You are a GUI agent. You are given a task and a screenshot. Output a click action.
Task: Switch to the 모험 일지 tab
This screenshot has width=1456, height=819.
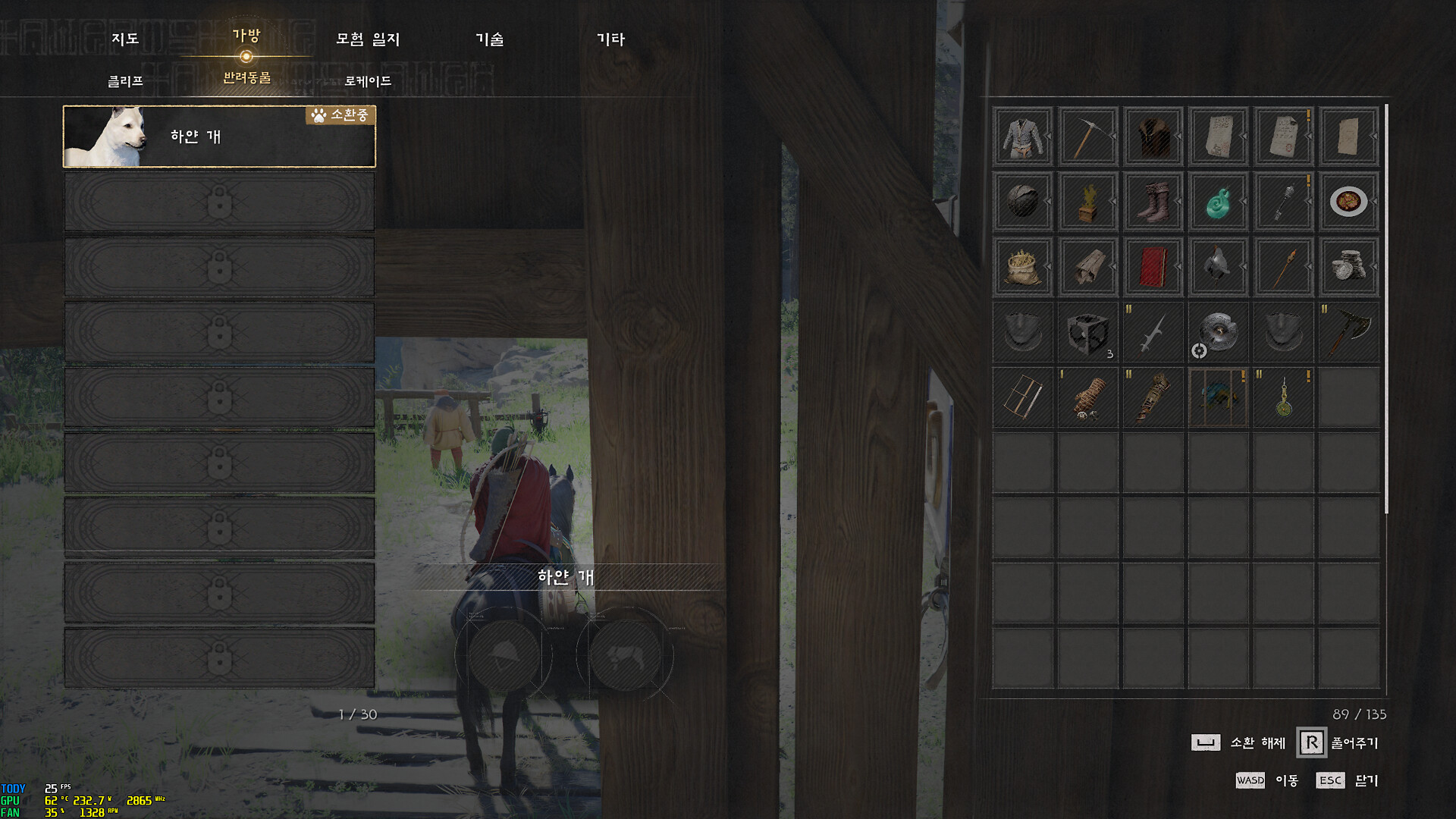(x=368, y=39)
